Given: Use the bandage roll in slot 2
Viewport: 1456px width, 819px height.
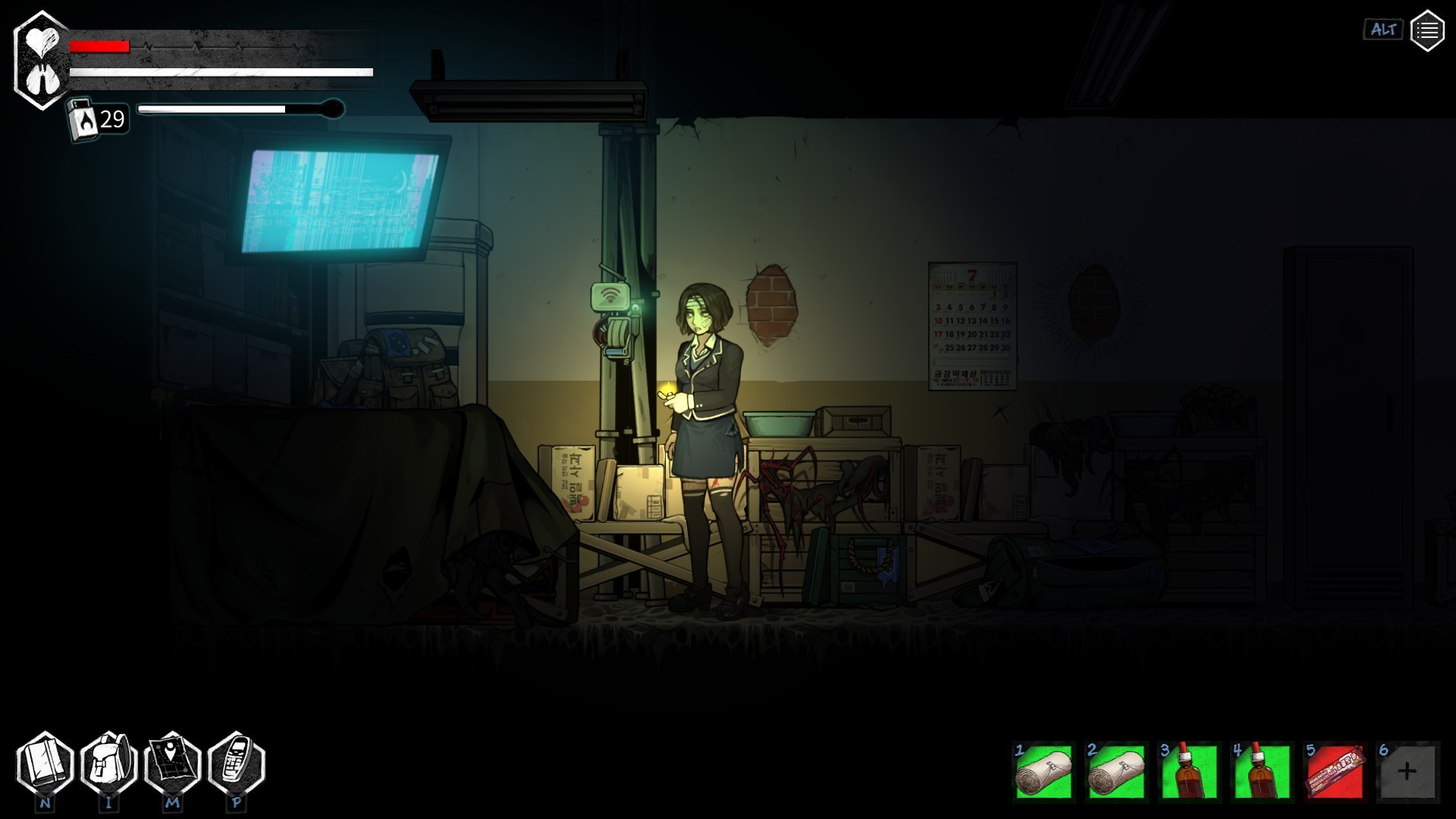Looking at the screenshot, I should pyautogui.click(x=1116, y=772).
